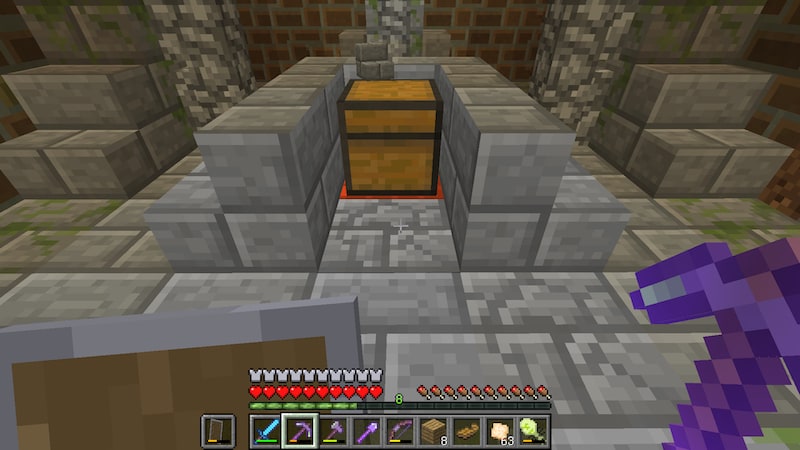Viewport: 800px width, 450px height.
Task: Click the off-hand shield slot
Action: 217,430
